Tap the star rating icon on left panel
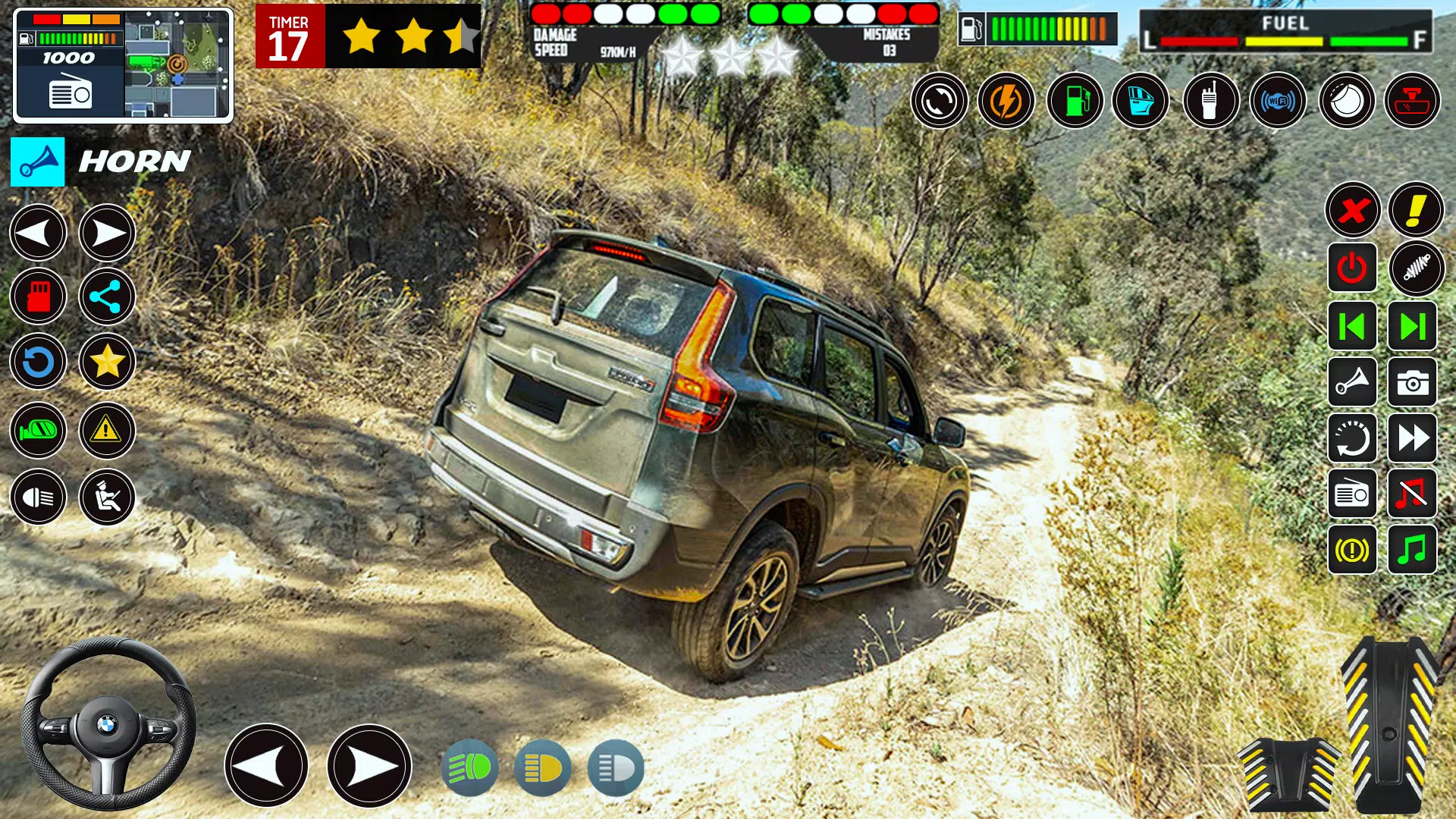This screenshot has height=819, width=1456. pos(108,362)
